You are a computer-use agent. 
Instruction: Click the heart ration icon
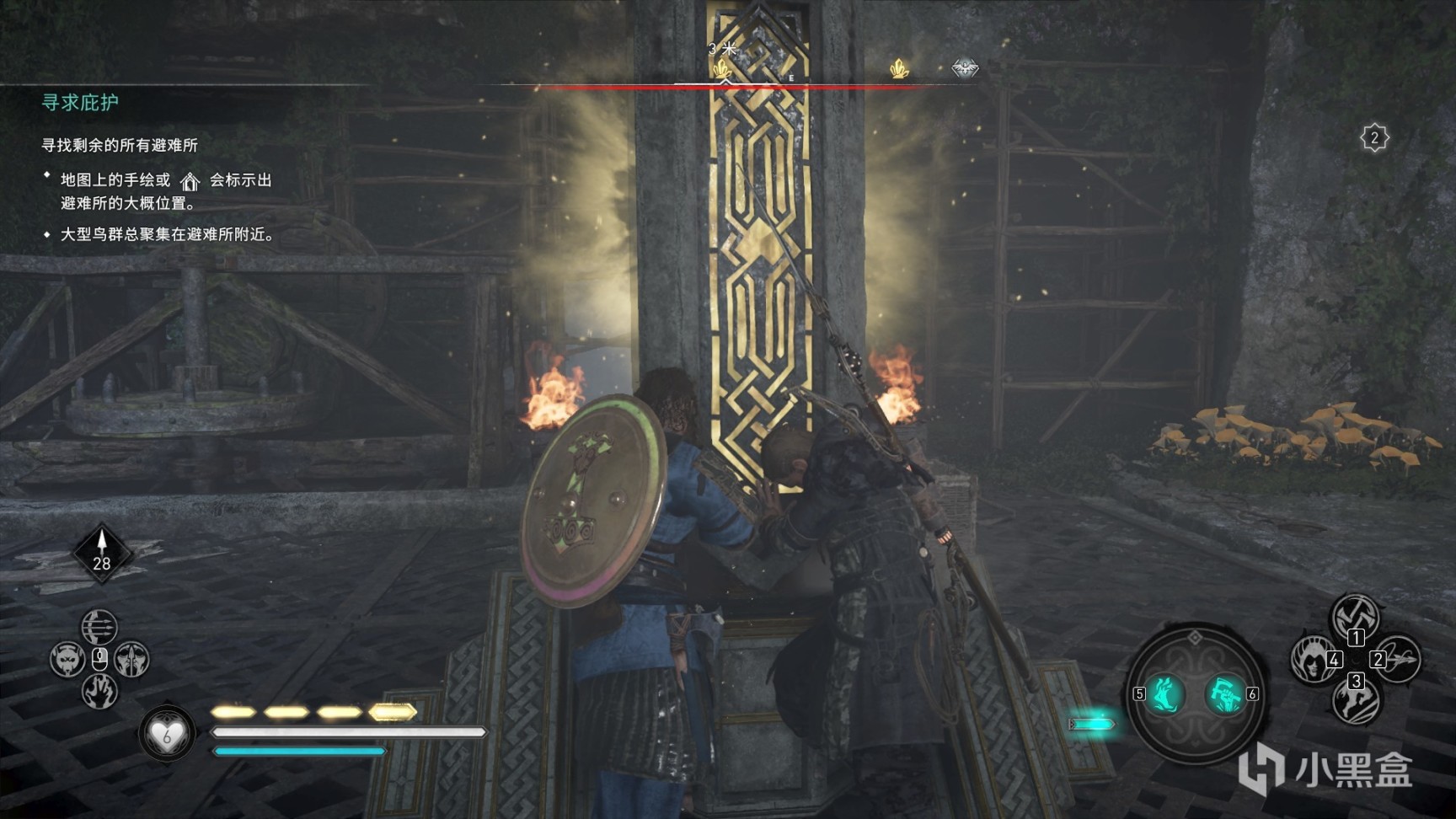166,735
